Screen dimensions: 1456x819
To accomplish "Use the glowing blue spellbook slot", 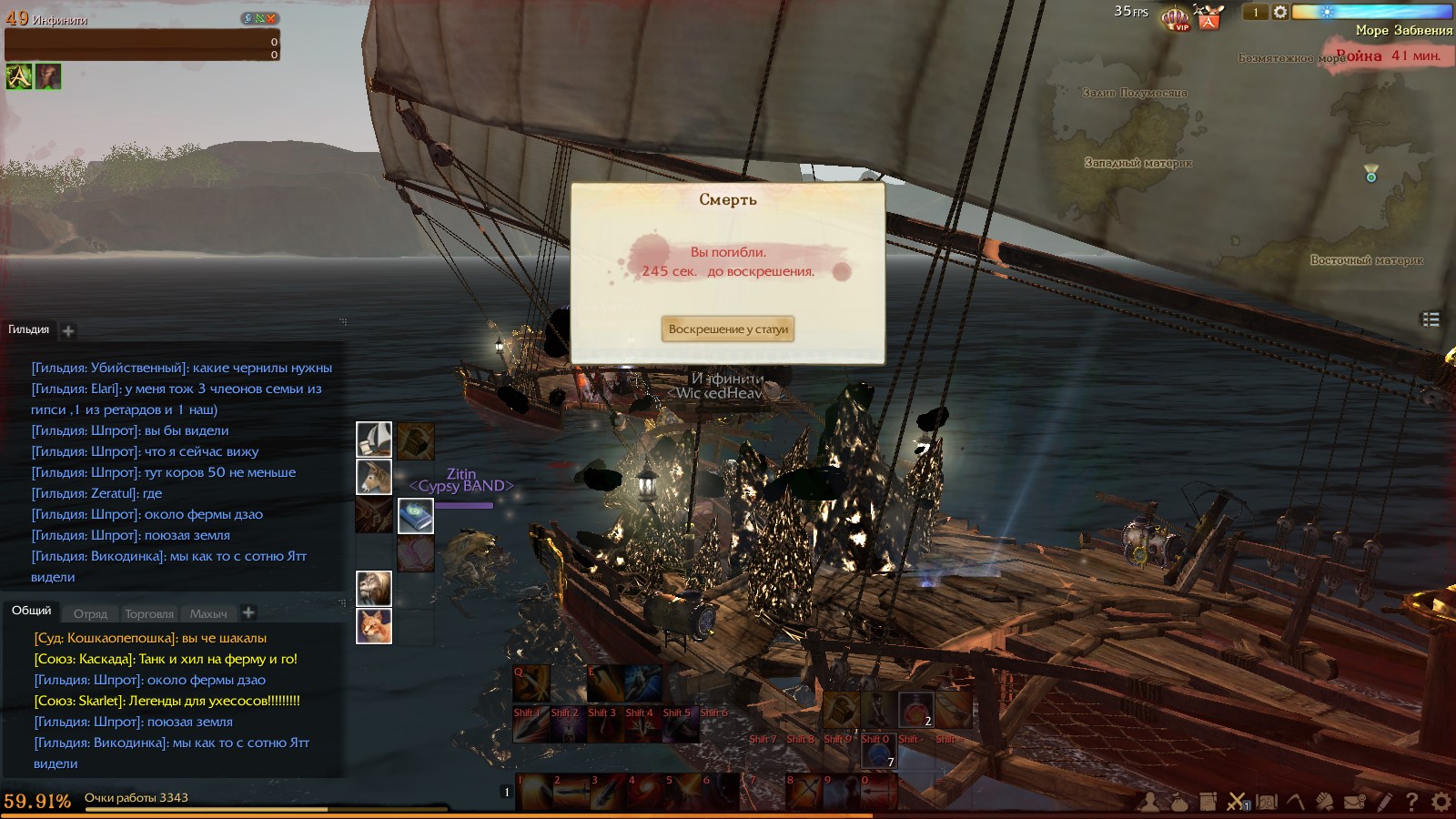I will click(416, 516).
